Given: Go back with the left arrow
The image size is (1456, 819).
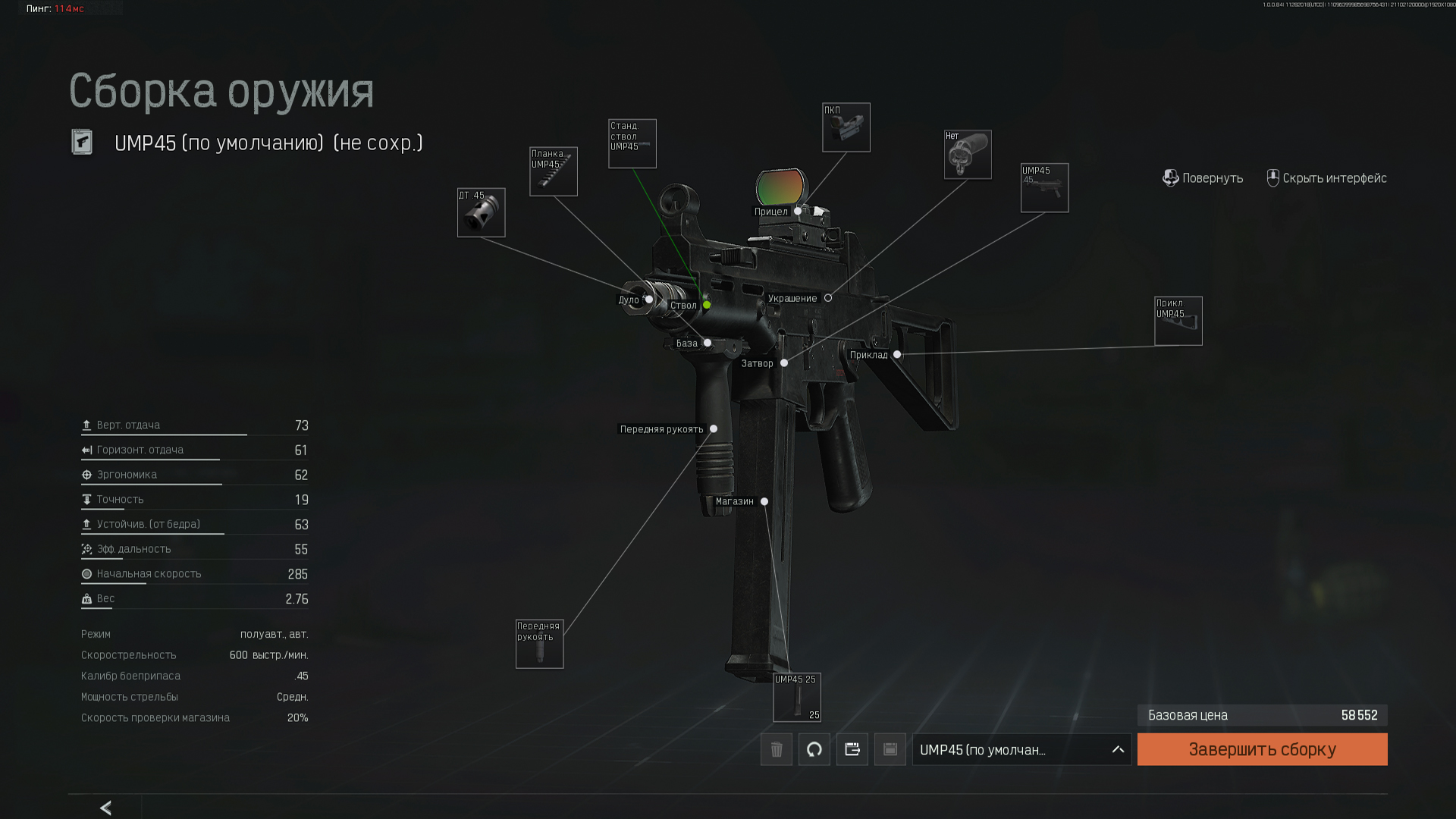Looking at the screenshot, I should click(x=106, y=808).
